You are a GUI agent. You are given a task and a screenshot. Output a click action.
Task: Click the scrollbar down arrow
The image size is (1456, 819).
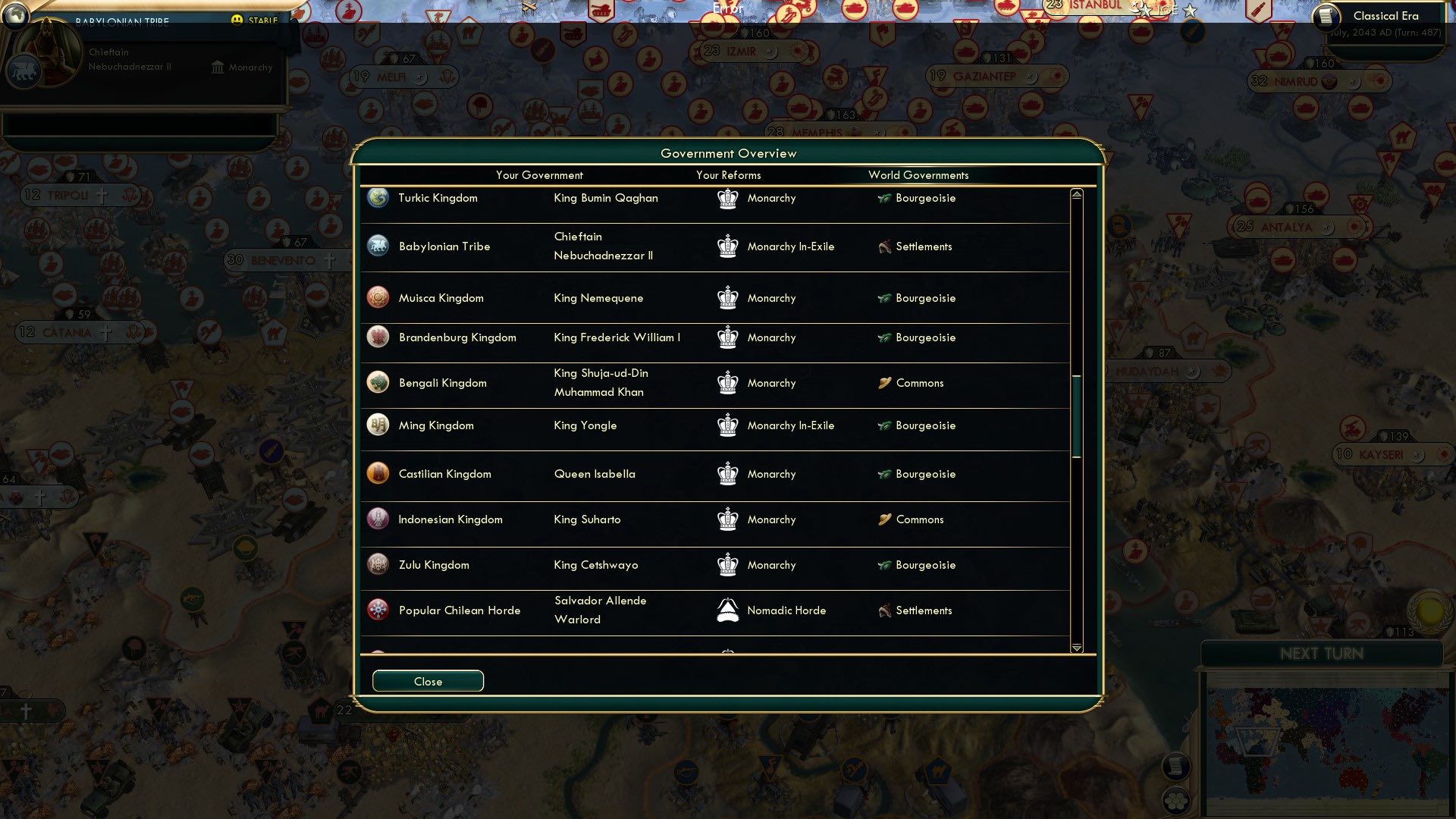1075,649
